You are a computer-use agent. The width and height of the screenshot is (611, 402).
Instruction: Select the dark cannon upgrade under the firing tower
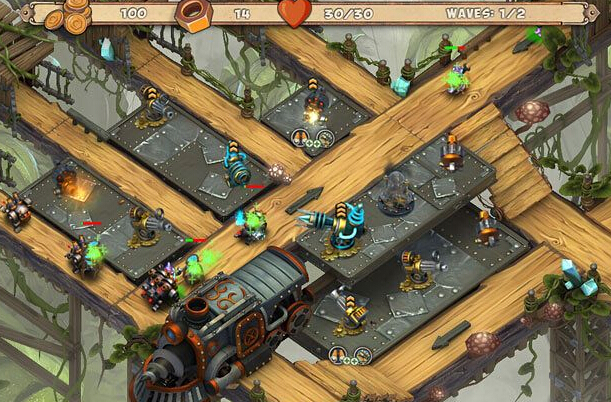pos(323,141)
